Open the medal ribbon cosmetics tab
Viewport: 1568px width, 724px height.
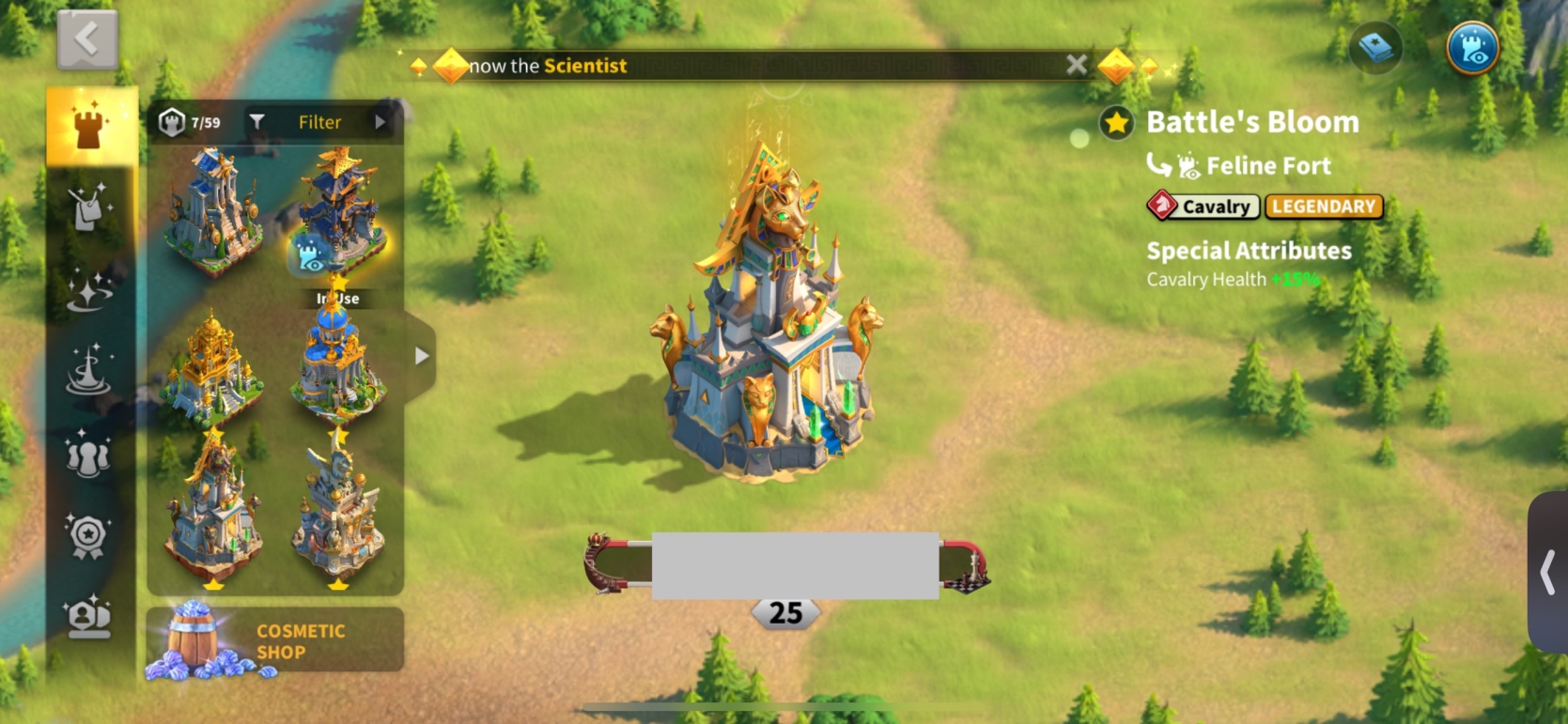click(x=89, y=535)
